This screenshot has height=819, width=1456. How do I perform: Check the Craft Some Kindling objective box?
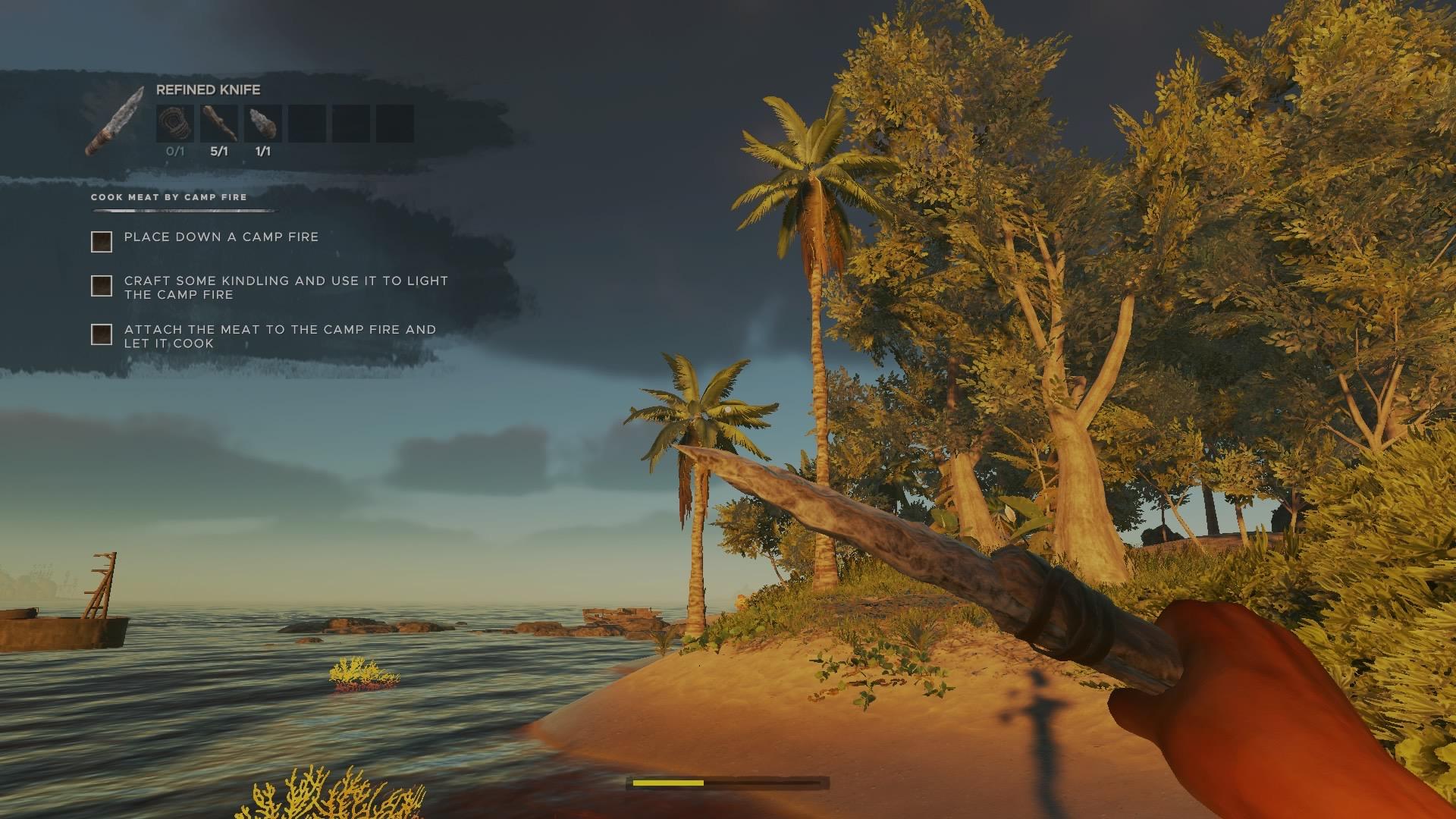click(x=102, y=286)
